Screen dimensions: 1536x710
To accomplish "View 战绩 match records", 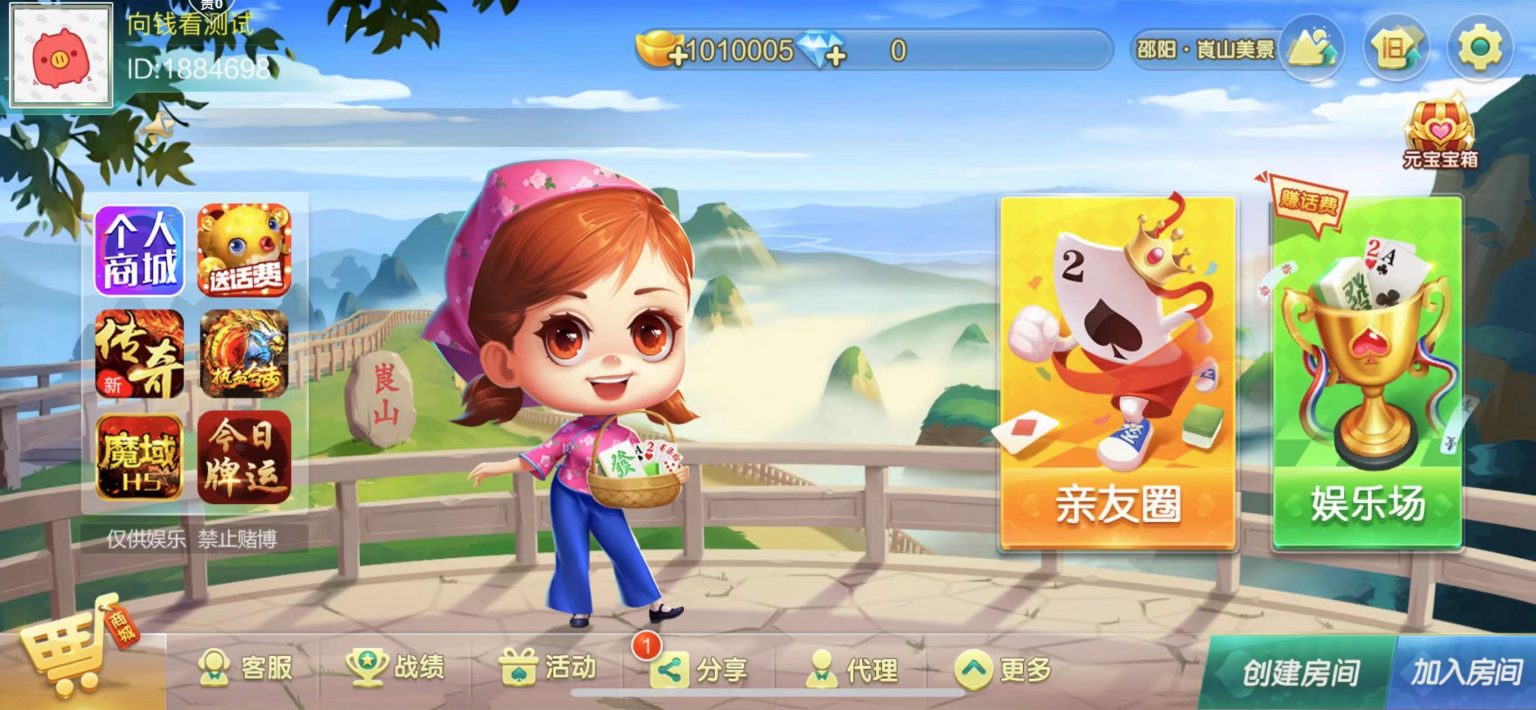I will pyautogui.click(x=396, y=668).
